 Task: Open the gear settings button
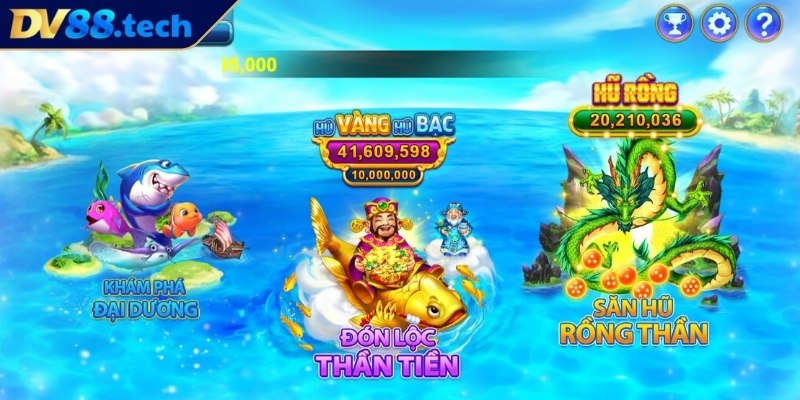(x=718, y=22)
